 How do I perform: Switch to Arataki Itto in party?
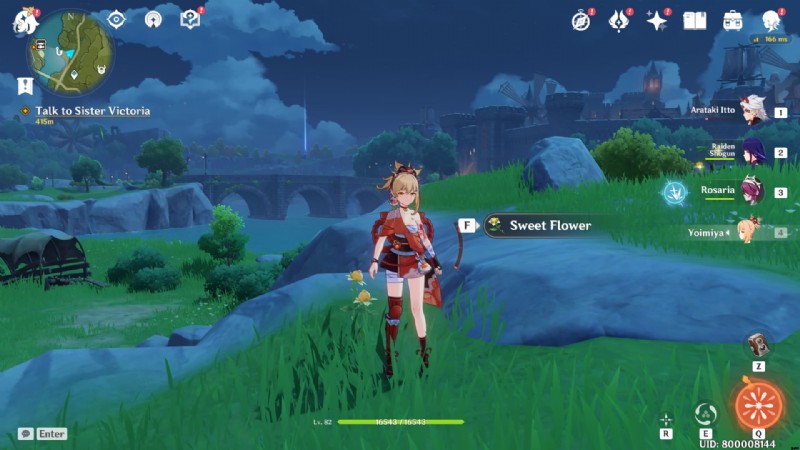point(752,112)
